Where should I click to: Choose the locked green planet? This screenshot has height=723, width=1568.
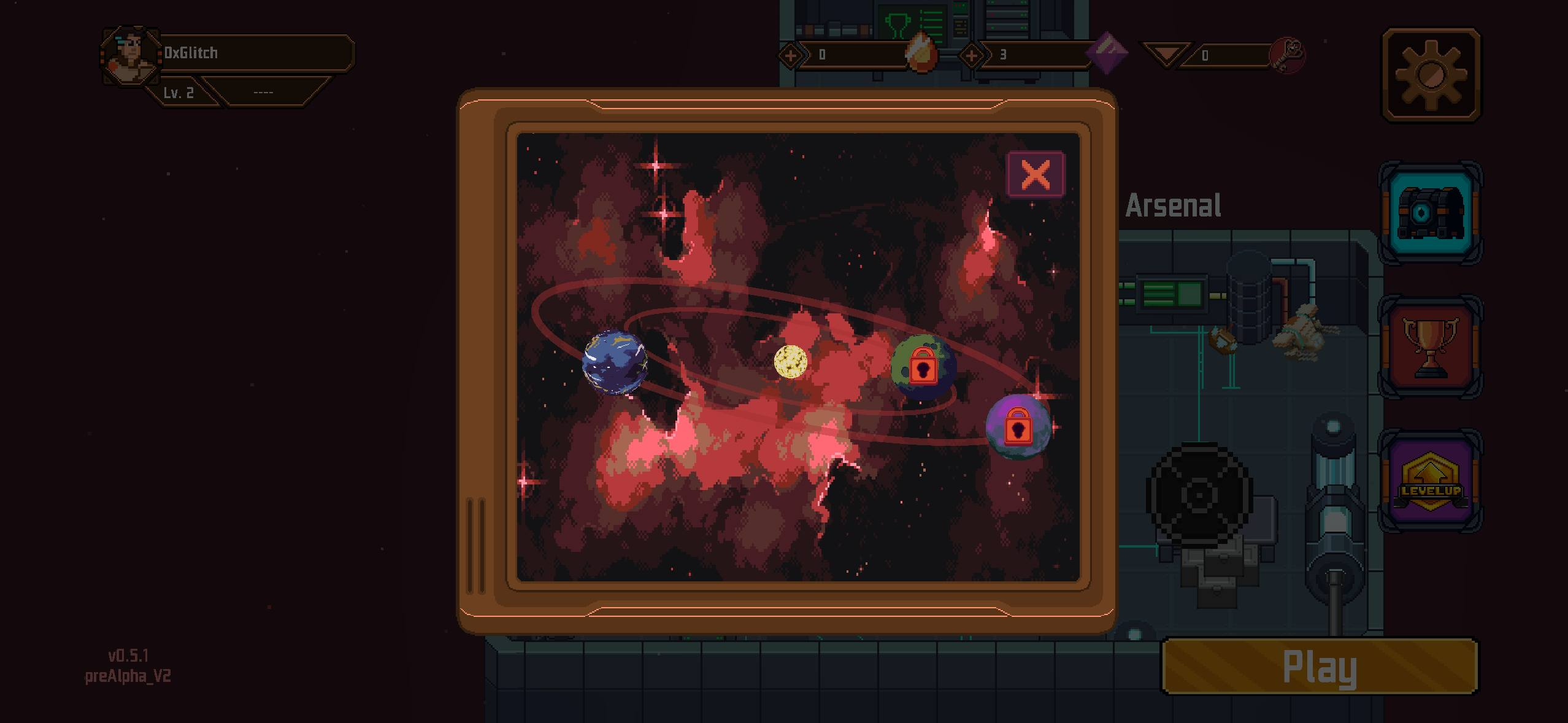[923, 367]
